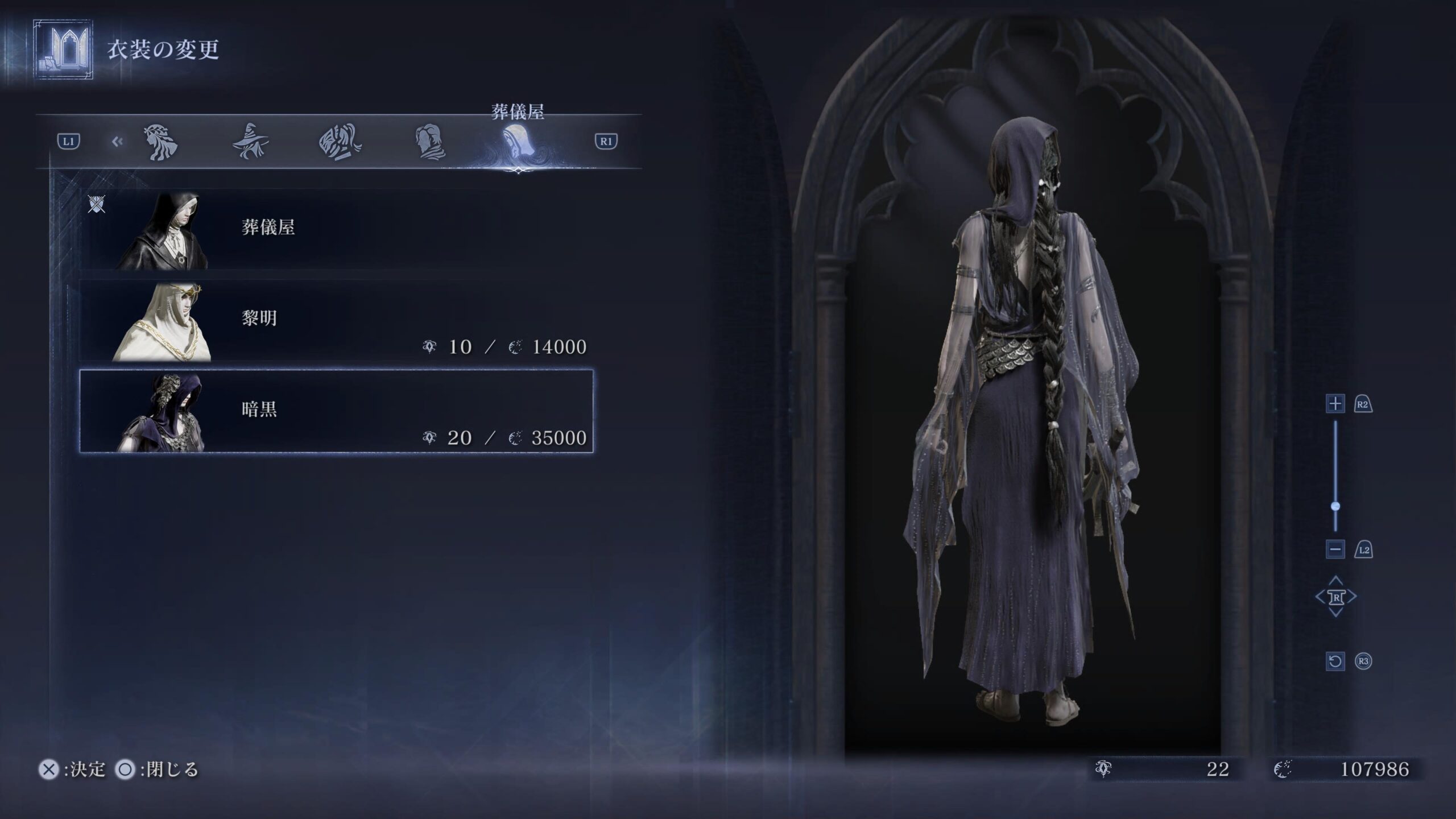
Task: Open the witch hat character tab
Action: pos(250,142)
